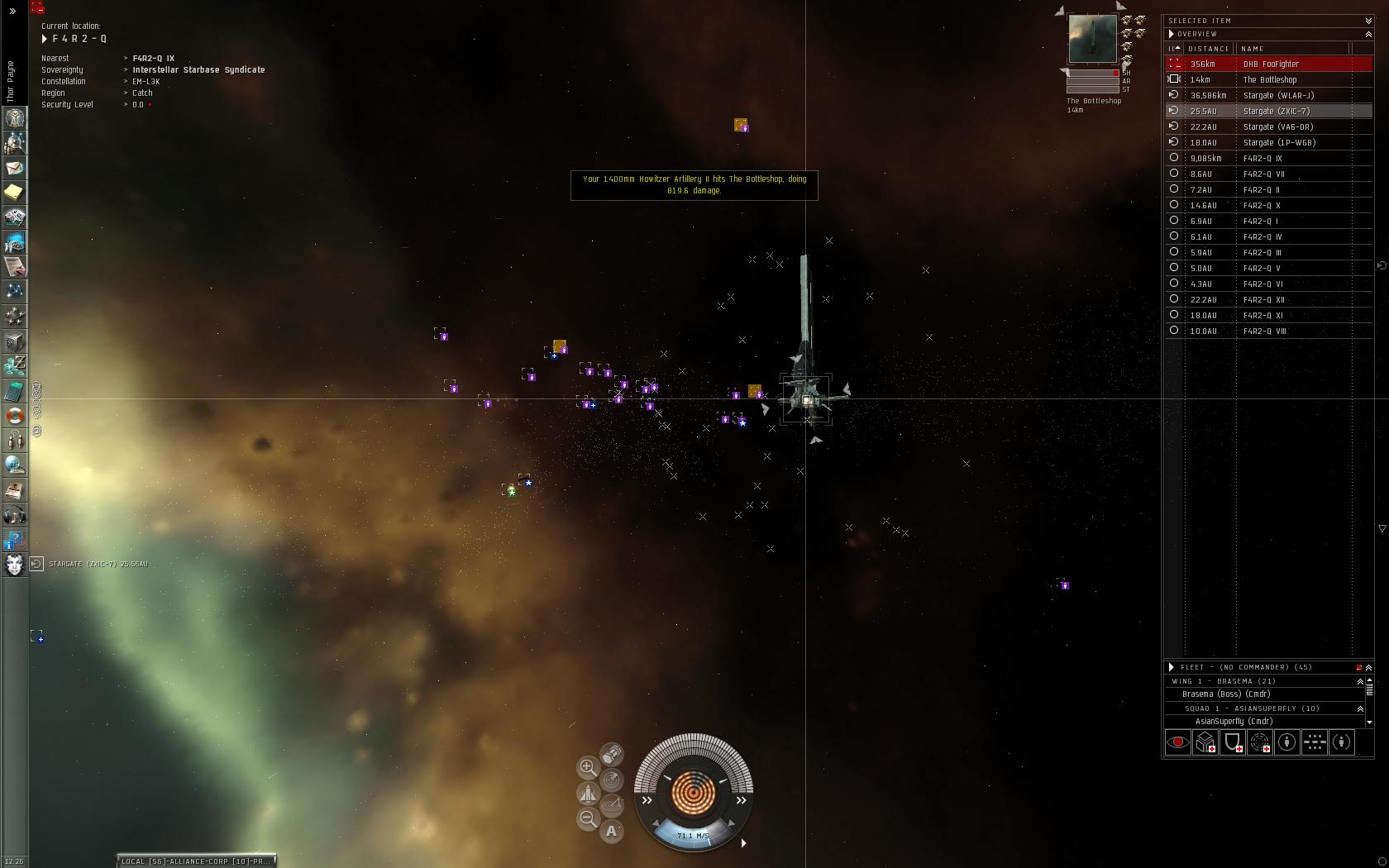Sort overview by the Distance column header
The width and height of the screenshot is (1389, 868).
[x=1208, y=49]
